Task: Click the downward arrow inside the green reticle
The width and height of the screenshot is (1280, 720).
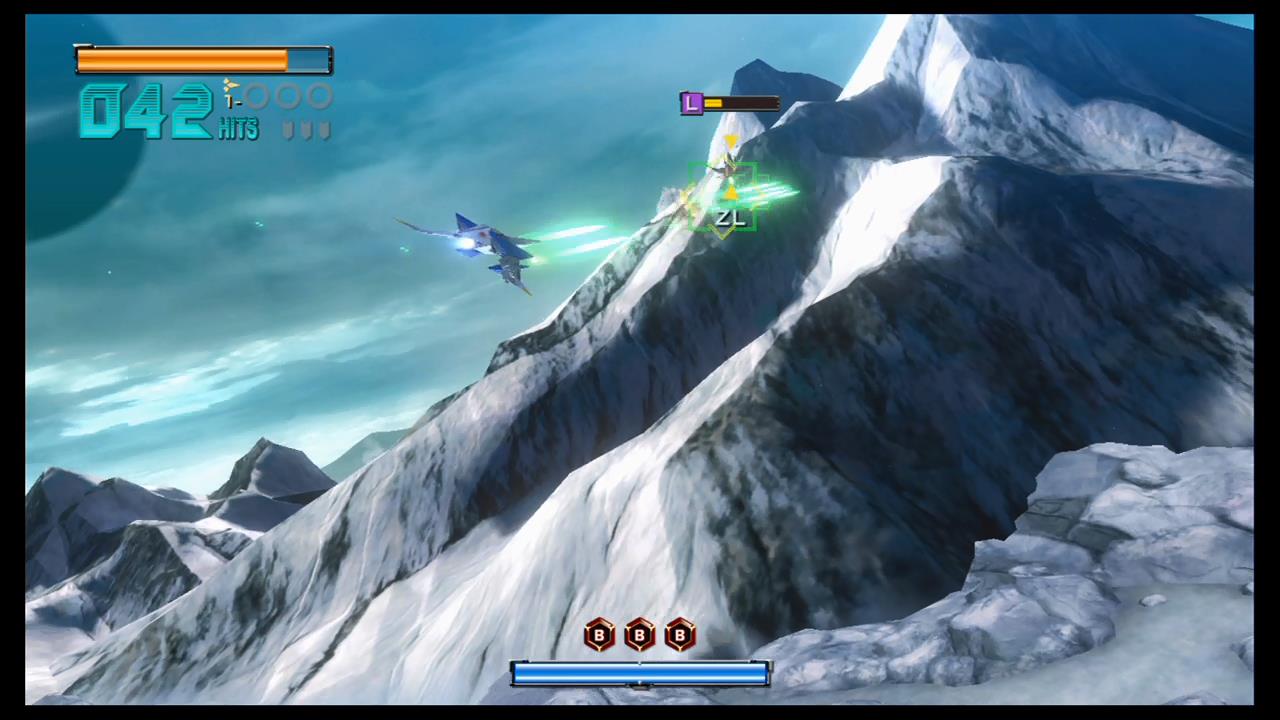Action: [732, 192]
